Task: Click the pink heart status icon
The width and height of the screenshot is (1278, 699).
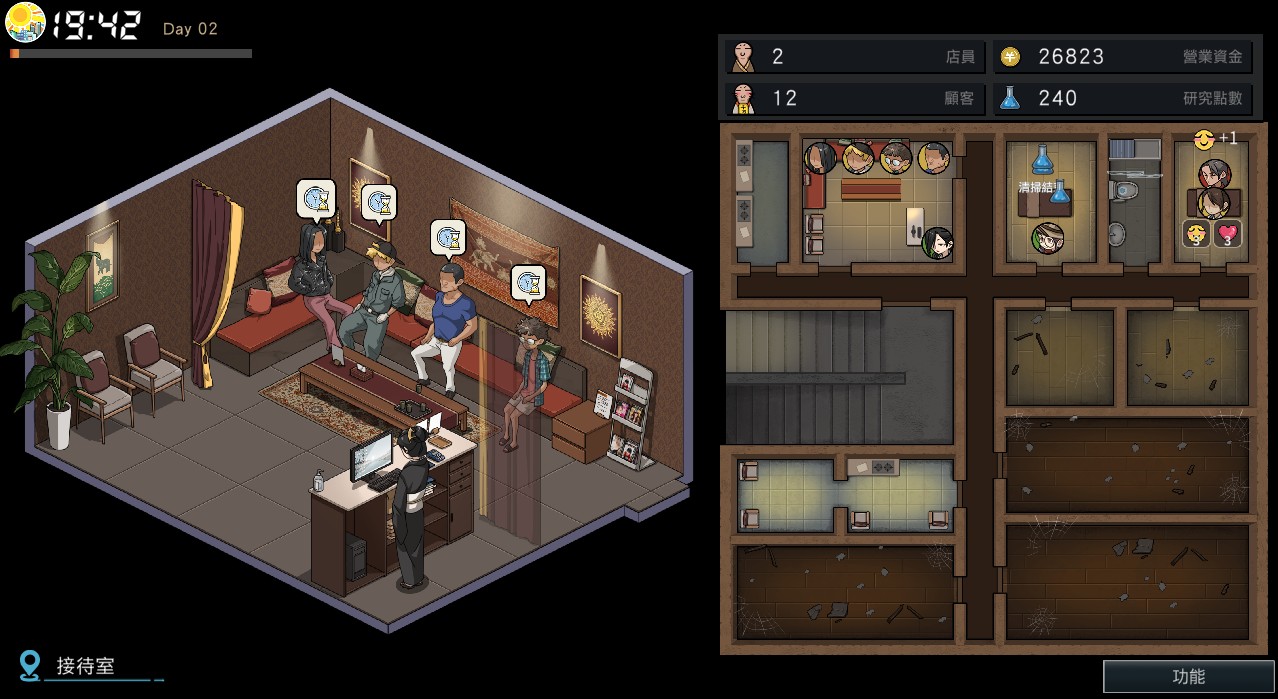Action: pos(1228,234)
